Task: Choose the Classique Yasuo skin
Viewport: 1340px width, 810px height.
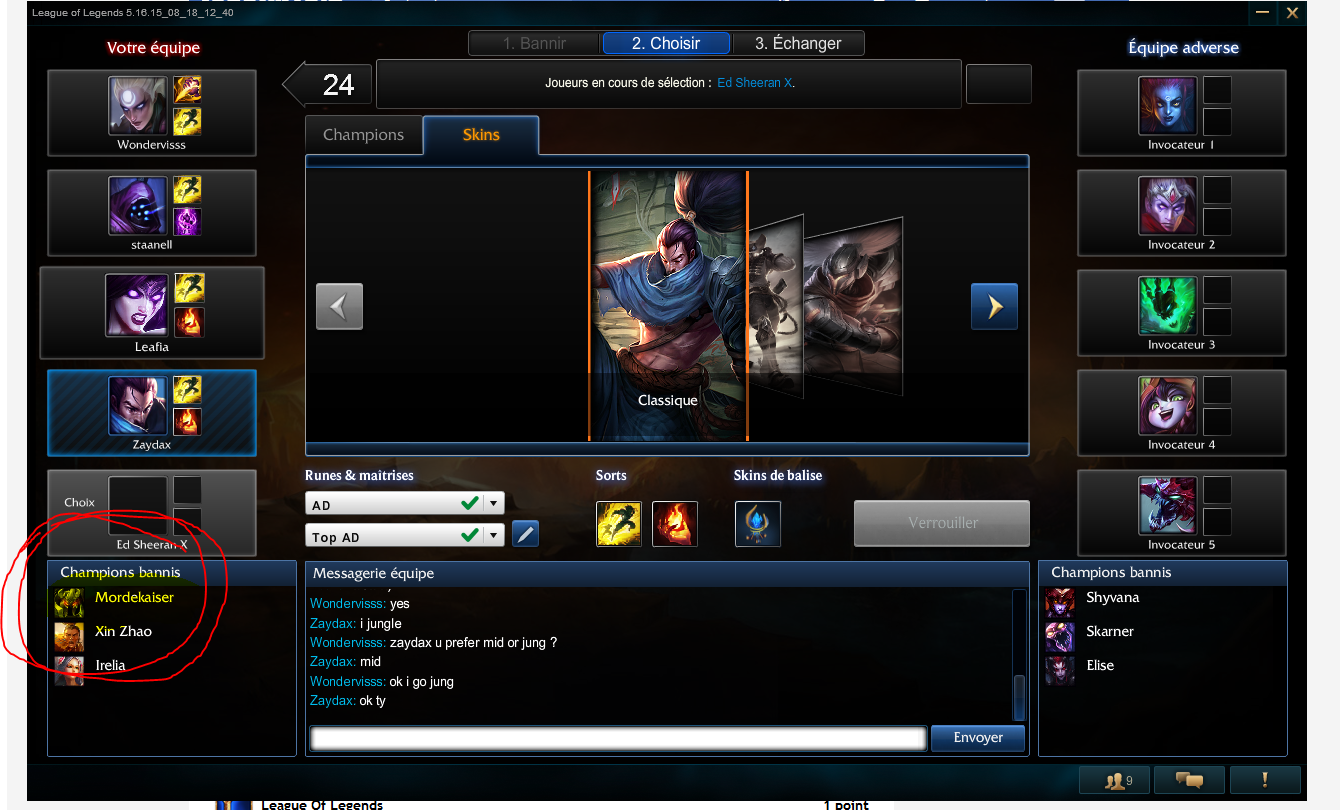Action: click(668, 306)
